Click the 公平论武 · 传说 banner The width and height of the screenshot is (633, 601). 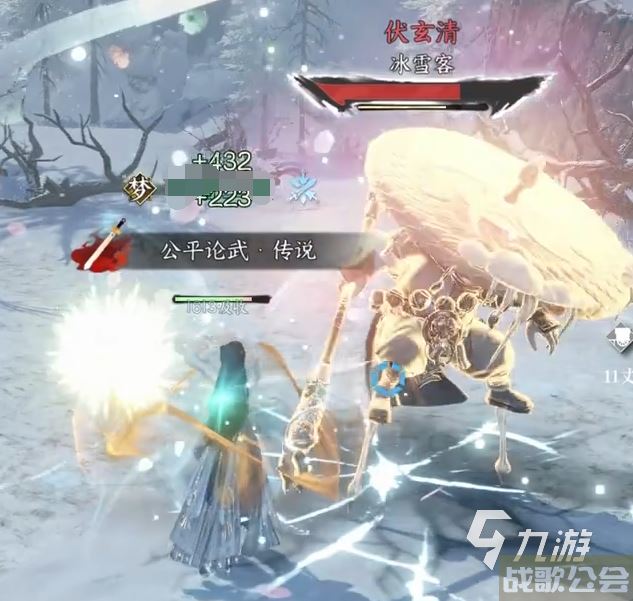point(238,250)
